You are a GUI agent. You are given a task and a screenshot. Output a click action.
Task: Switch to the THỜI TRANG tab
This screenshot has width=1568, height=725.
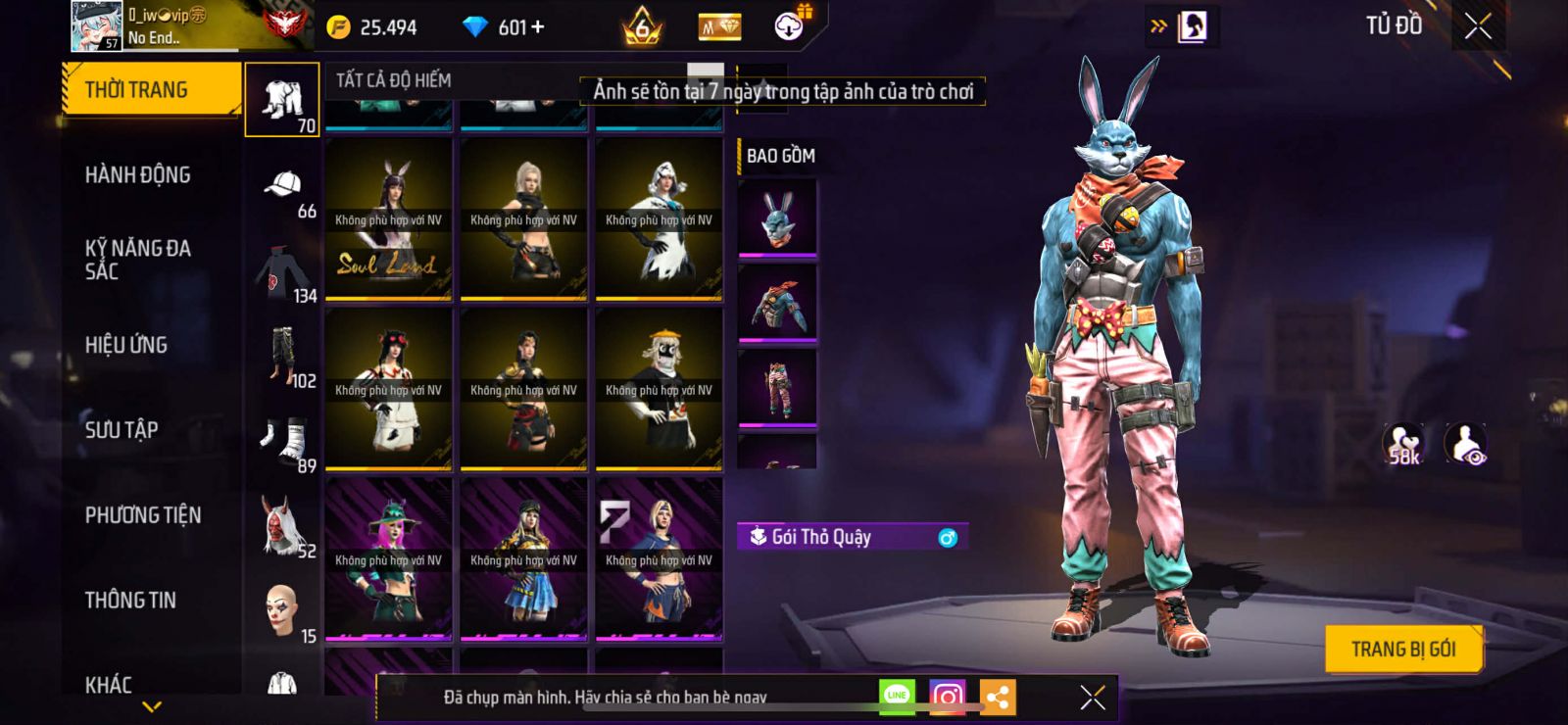(x=150, y=90)
